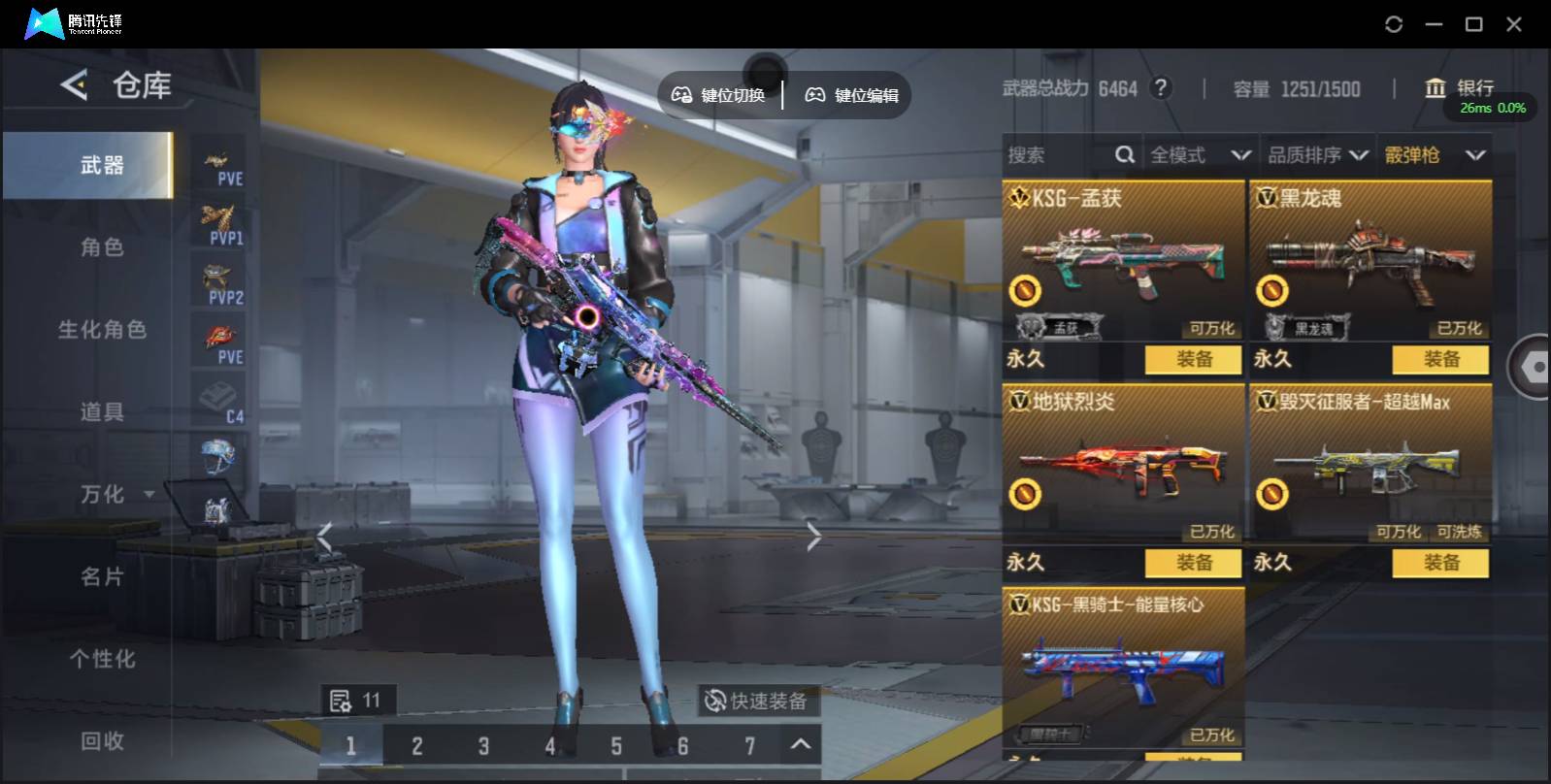Open the 银行 bank

pos(1460,88)
